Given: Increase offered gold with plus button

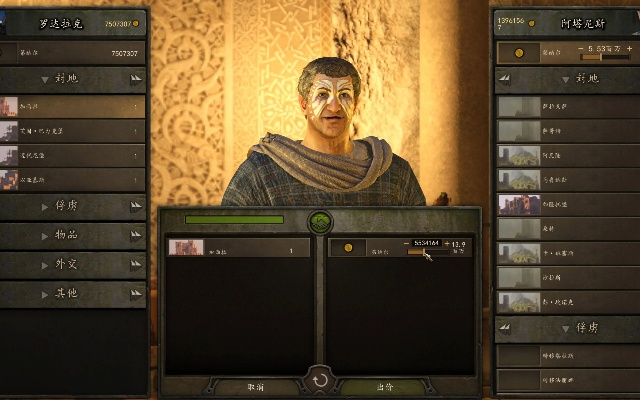Looking at the screenshot, I should pyautogui.click(x=448, y=243).
